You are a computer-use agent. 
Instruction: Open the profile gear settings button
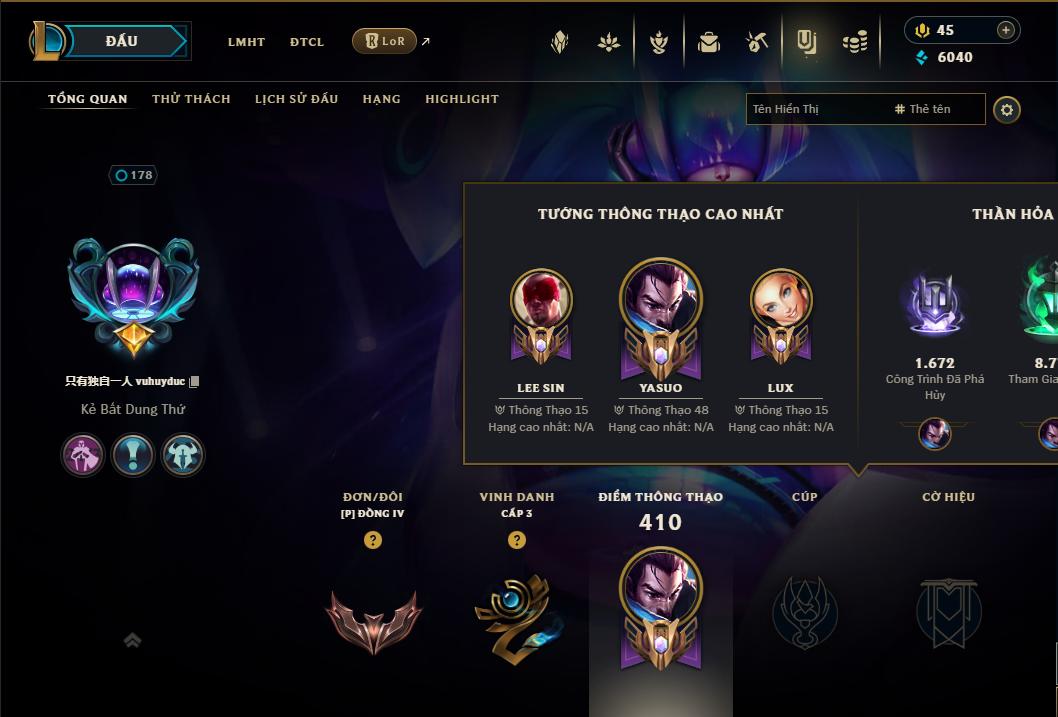(x=1007, y=109)
